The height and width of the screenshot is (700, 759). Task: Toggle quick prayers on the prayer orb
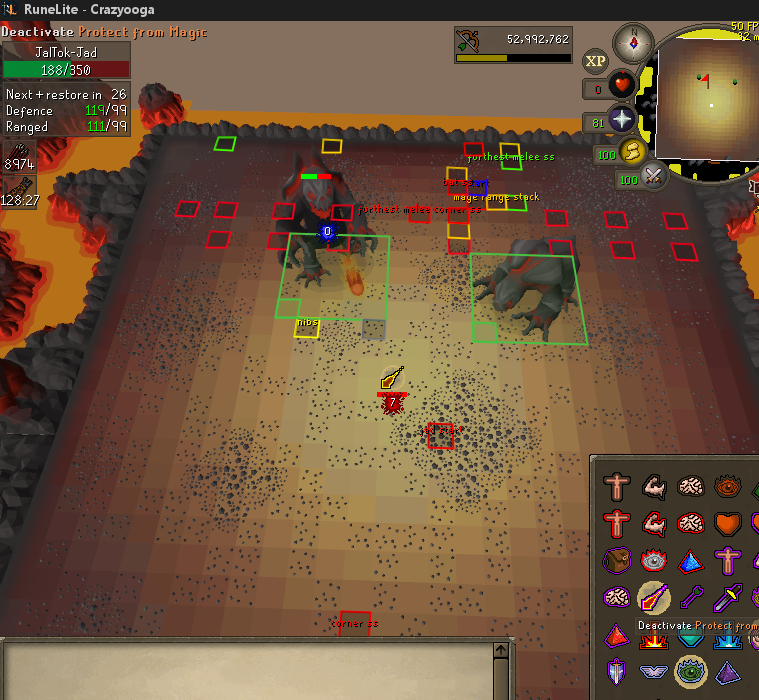pyautogui.click(x=622, y=121)
